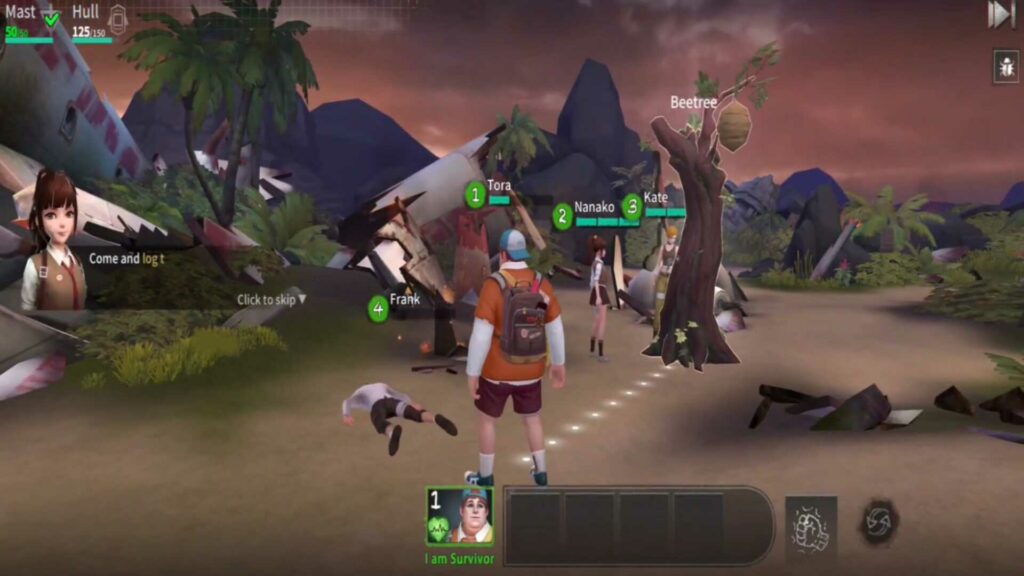Image resolution: width=1024 pixels, height=576 pixels.
Task: Select Nanako's number 2 marker
Action: (563, 215)
